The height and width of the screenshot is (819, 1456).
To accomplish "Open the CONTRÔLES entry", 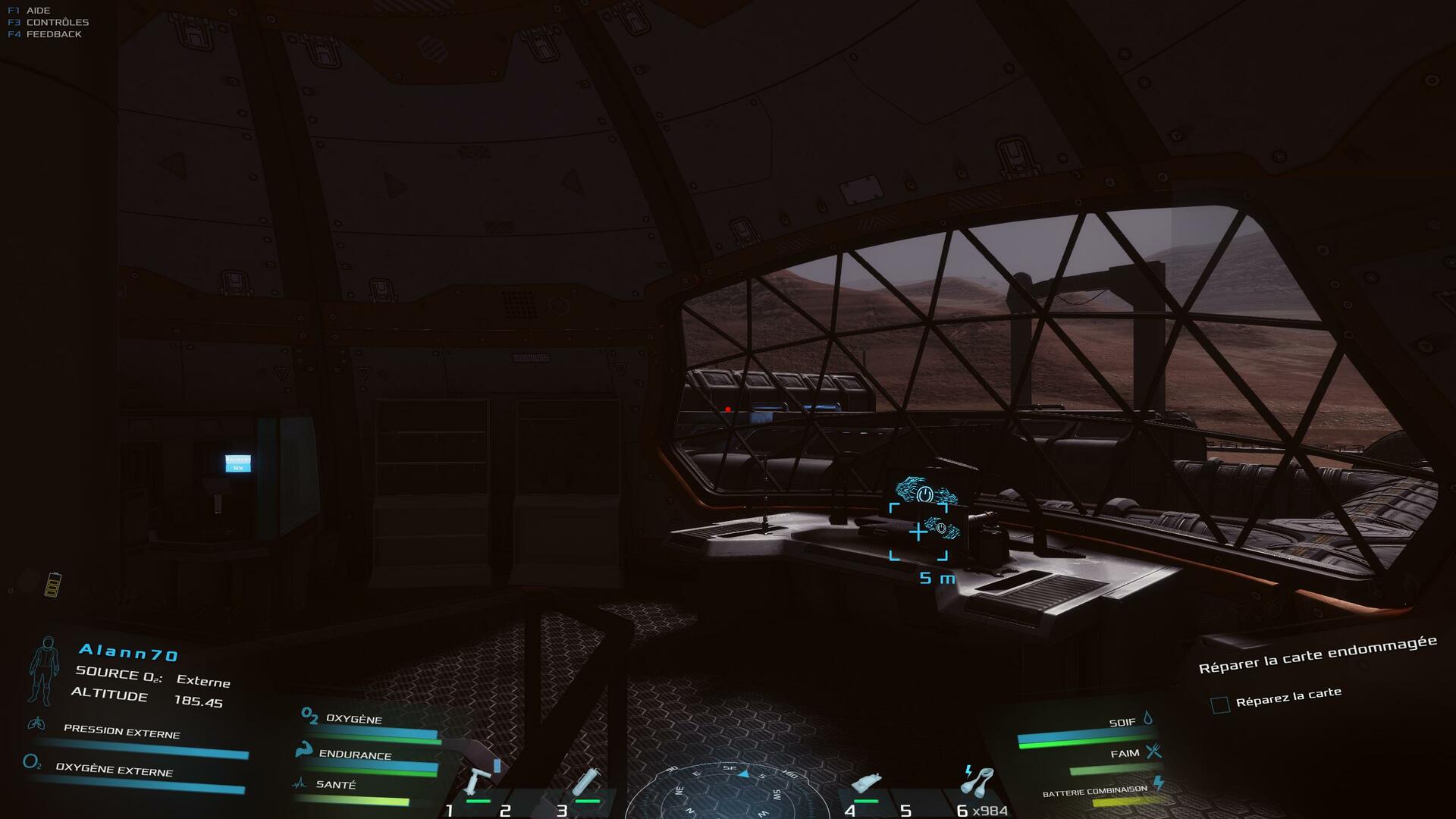I will click(x=57, y=22).
